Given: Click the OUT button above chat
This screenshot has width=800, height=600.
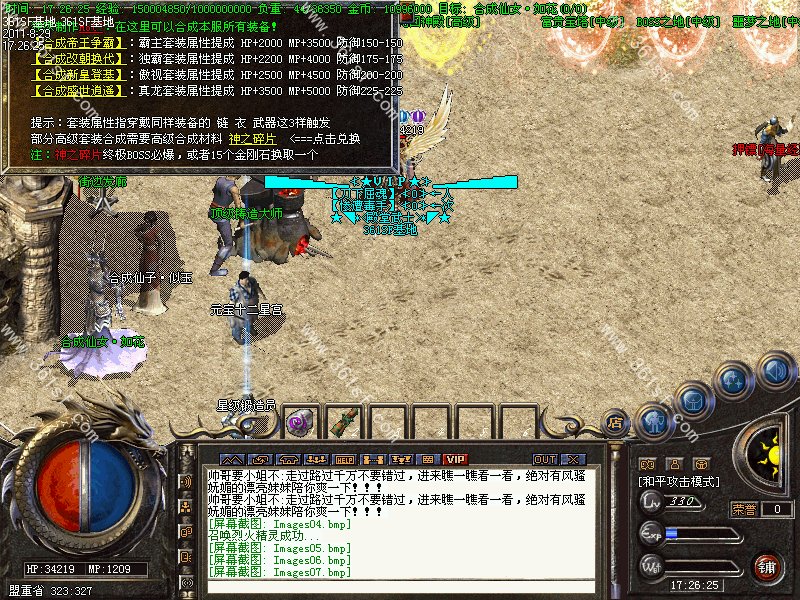Looking at the screenshot, I should (545, 459).
